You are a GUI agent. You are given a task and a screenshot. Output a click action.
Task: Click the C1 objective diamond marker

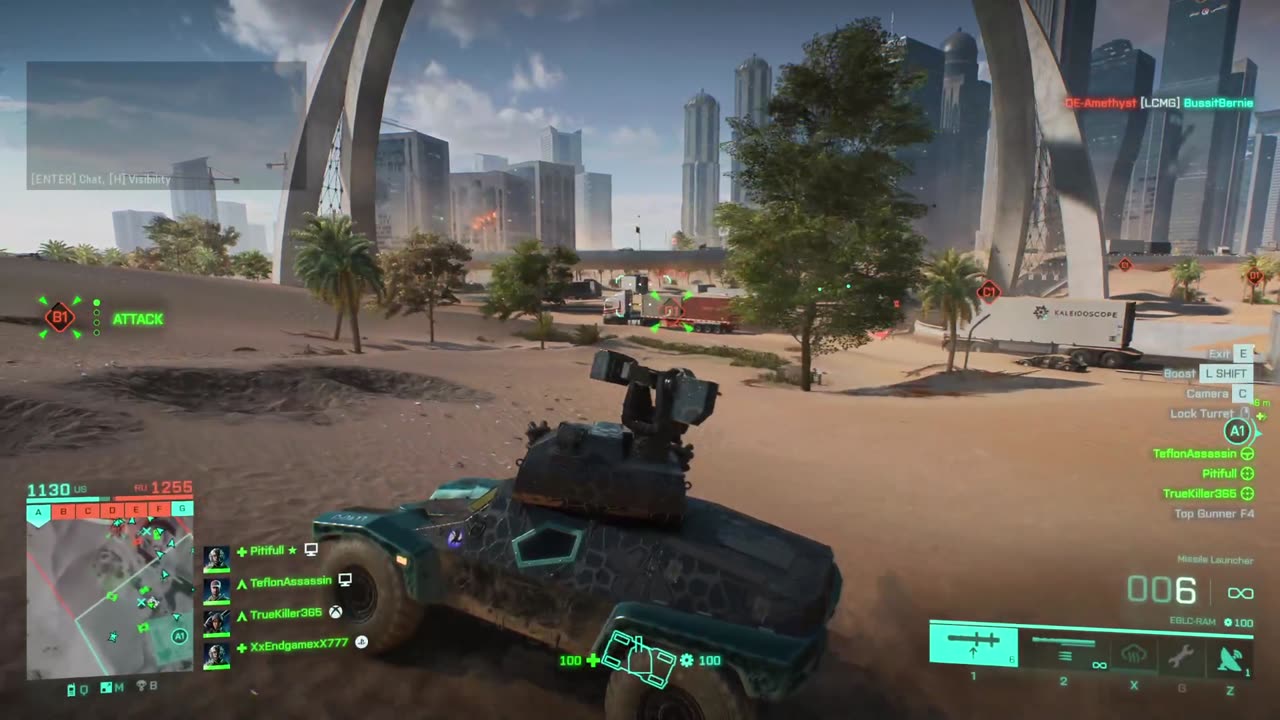point(989,292)
